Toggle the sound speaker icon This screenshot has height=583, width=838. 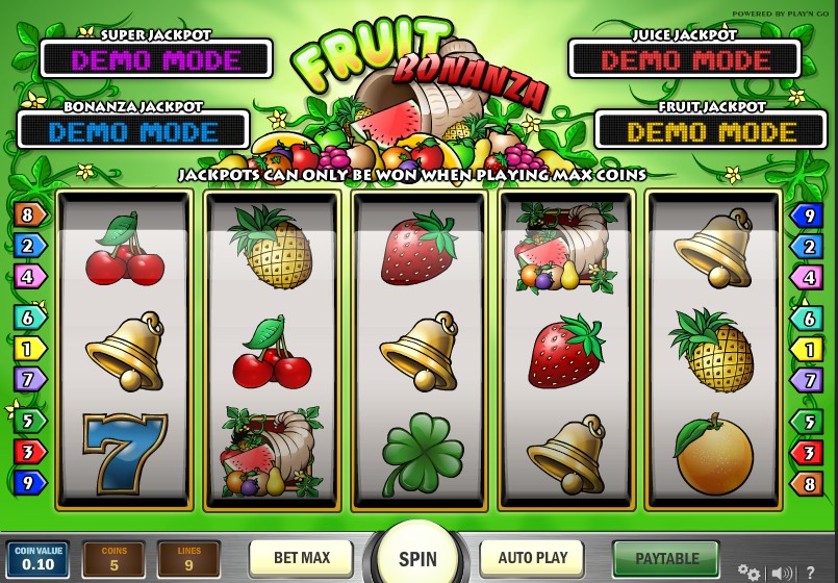click(783, 573)
